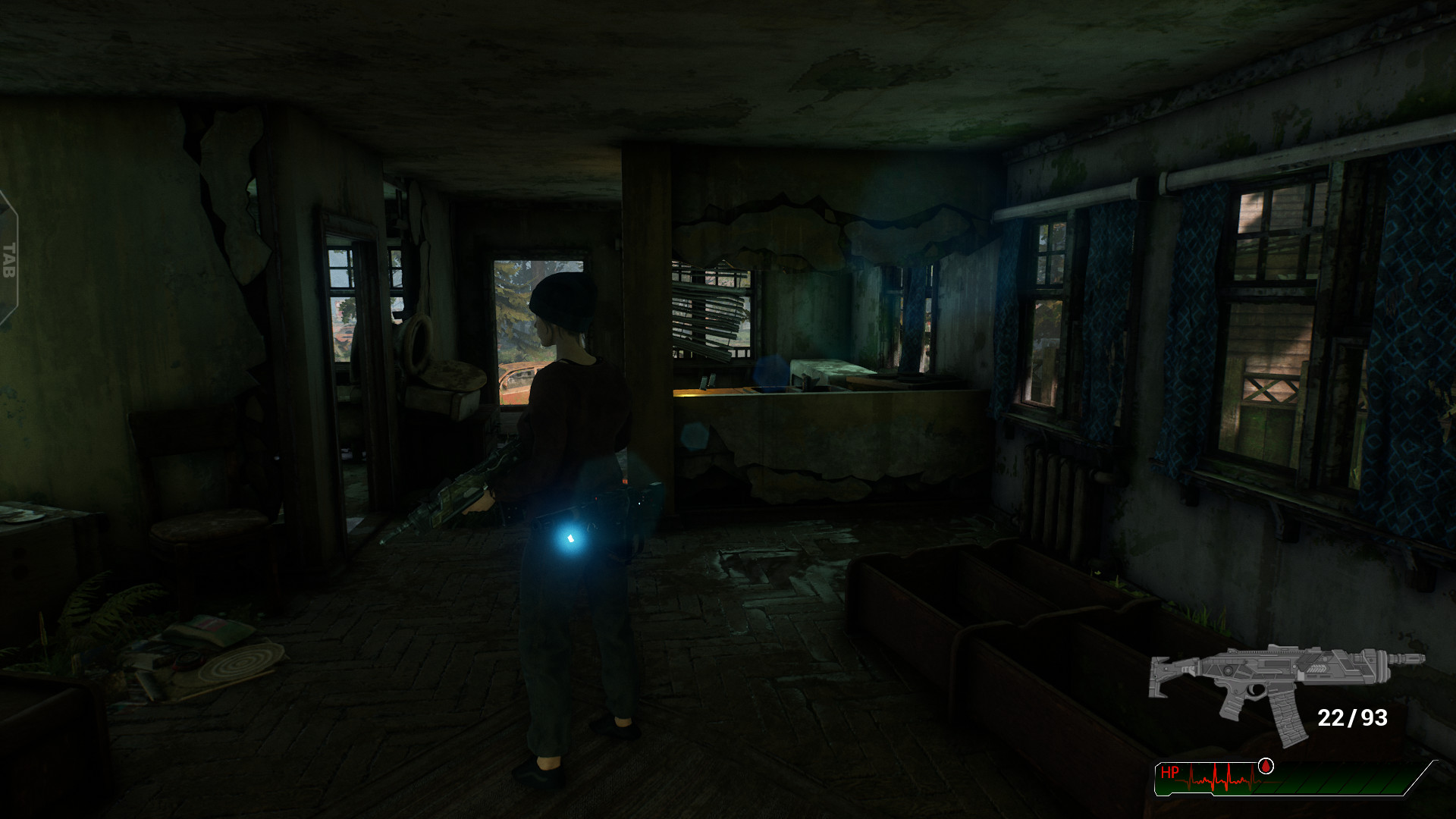Expand the TAB panel at the screen edge
The height and width of the screenshot is (819, 1456).
pyautogui.click(x=9, y=258)
